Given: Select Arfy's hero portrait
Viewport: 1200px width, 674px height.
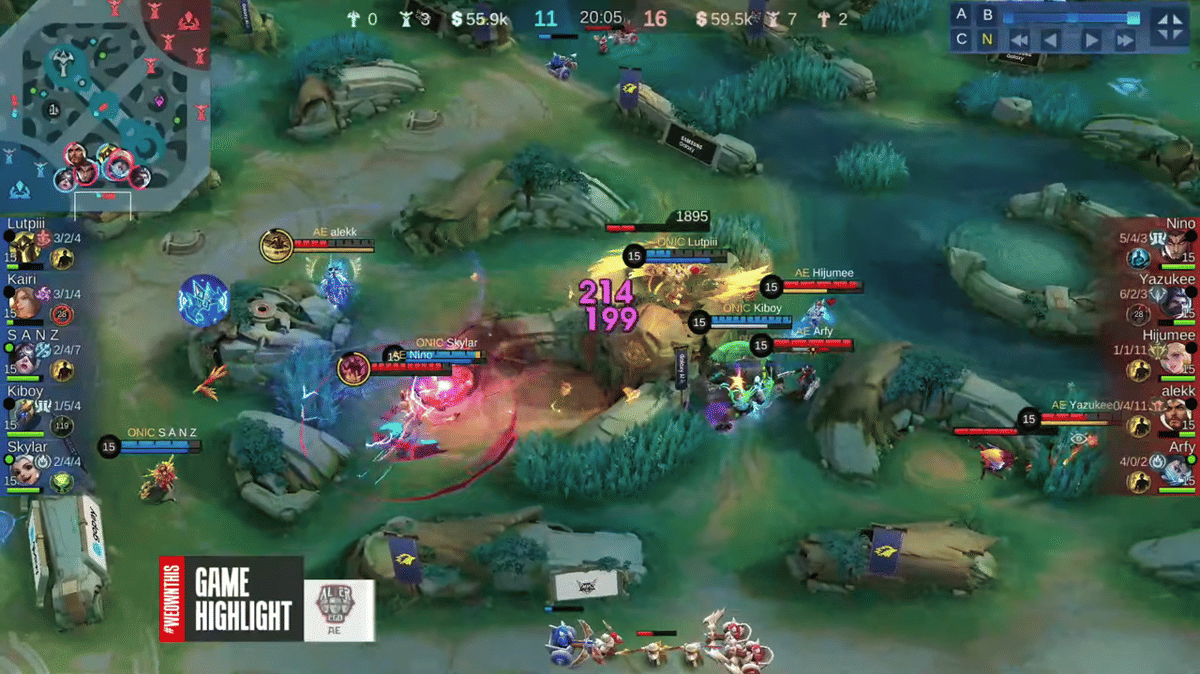Looking at the screenshot, I should (1177, 468).
